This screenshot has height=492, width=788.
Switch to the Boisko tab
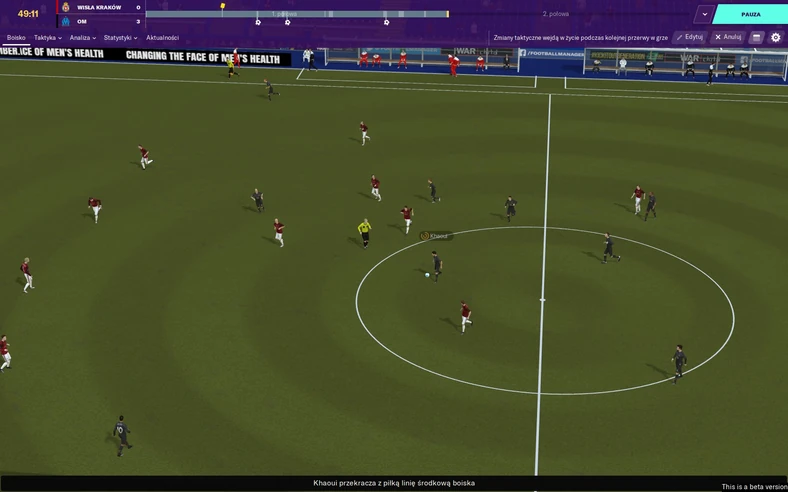coord(16,38)
